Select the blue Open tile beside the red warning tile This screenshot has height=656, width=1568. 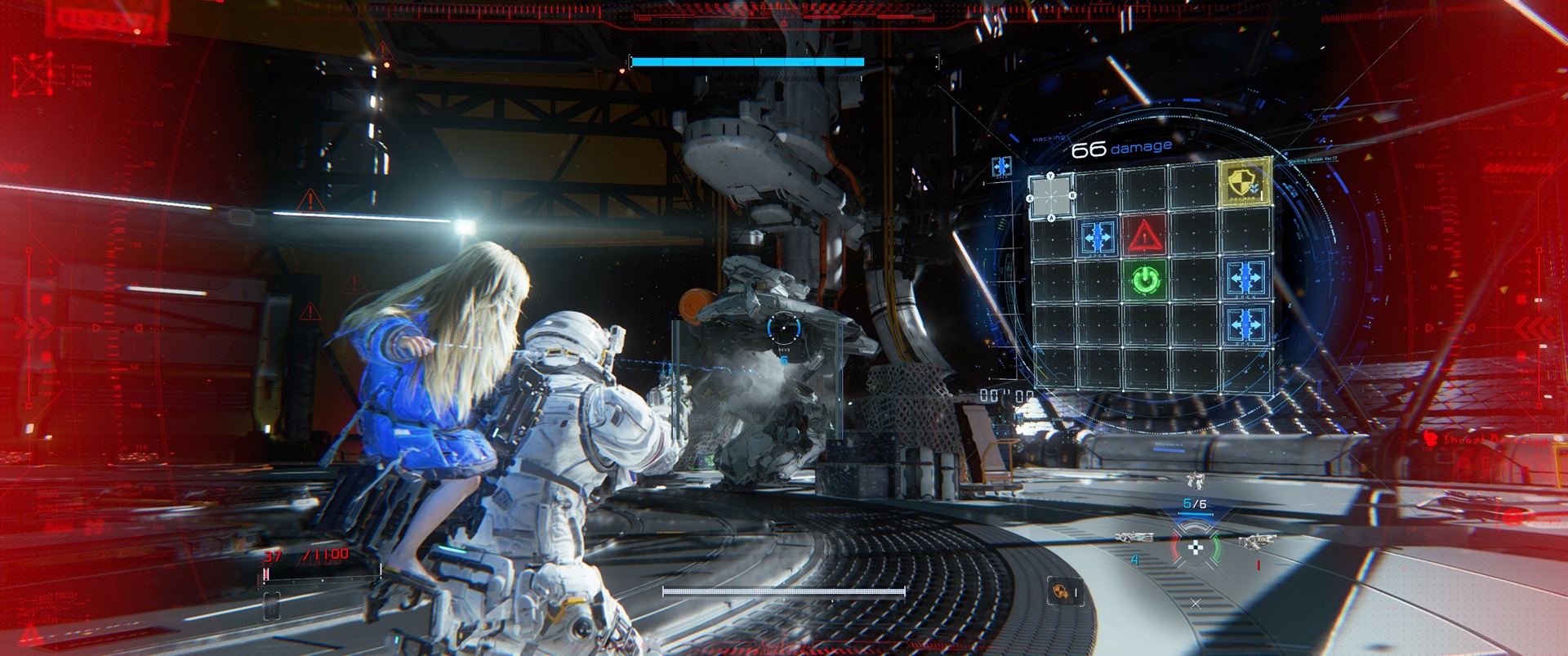tap(1098, 237)
